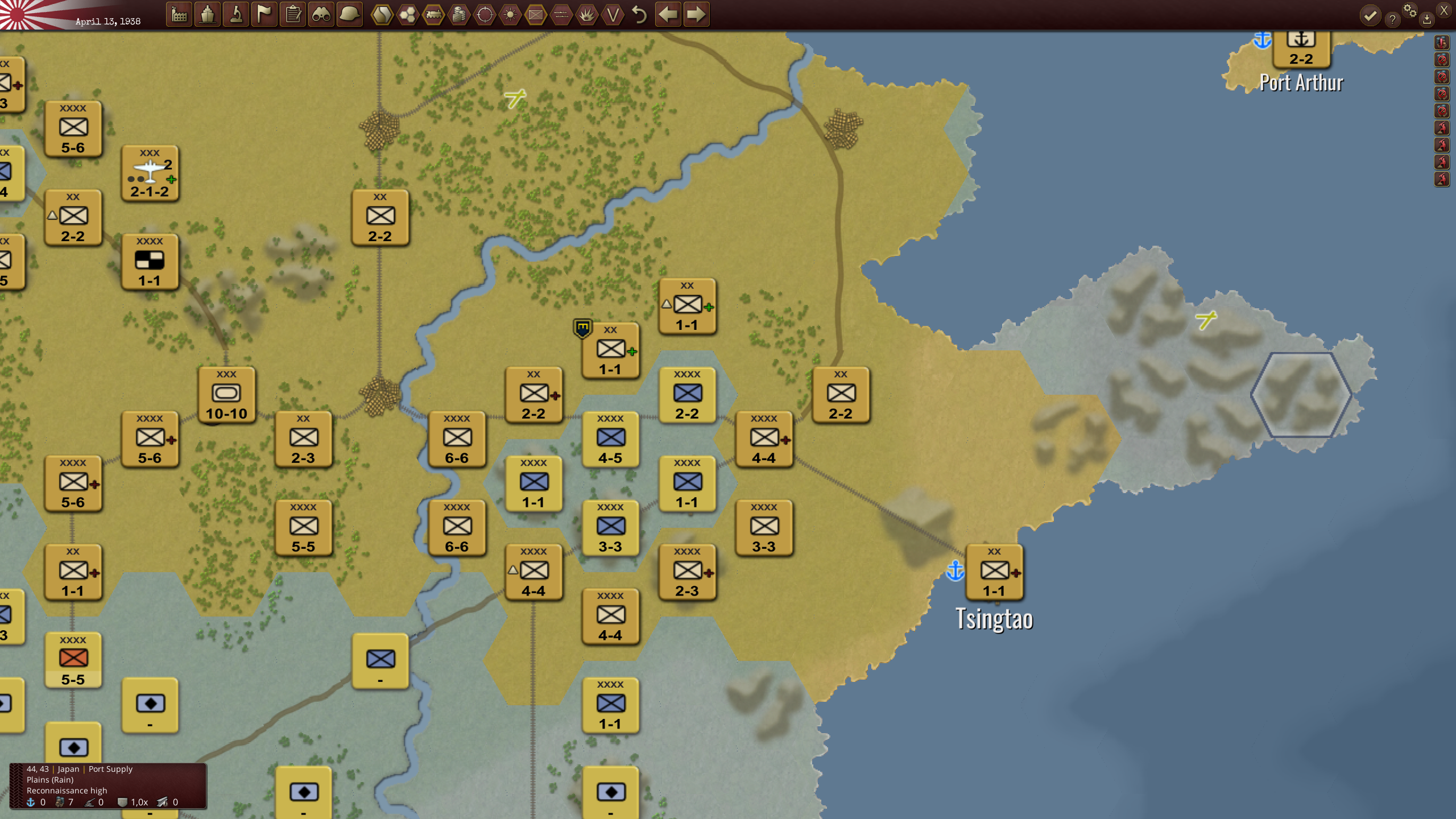Open the research microscope screen
1456x819 pixels.
click(237, 15)
